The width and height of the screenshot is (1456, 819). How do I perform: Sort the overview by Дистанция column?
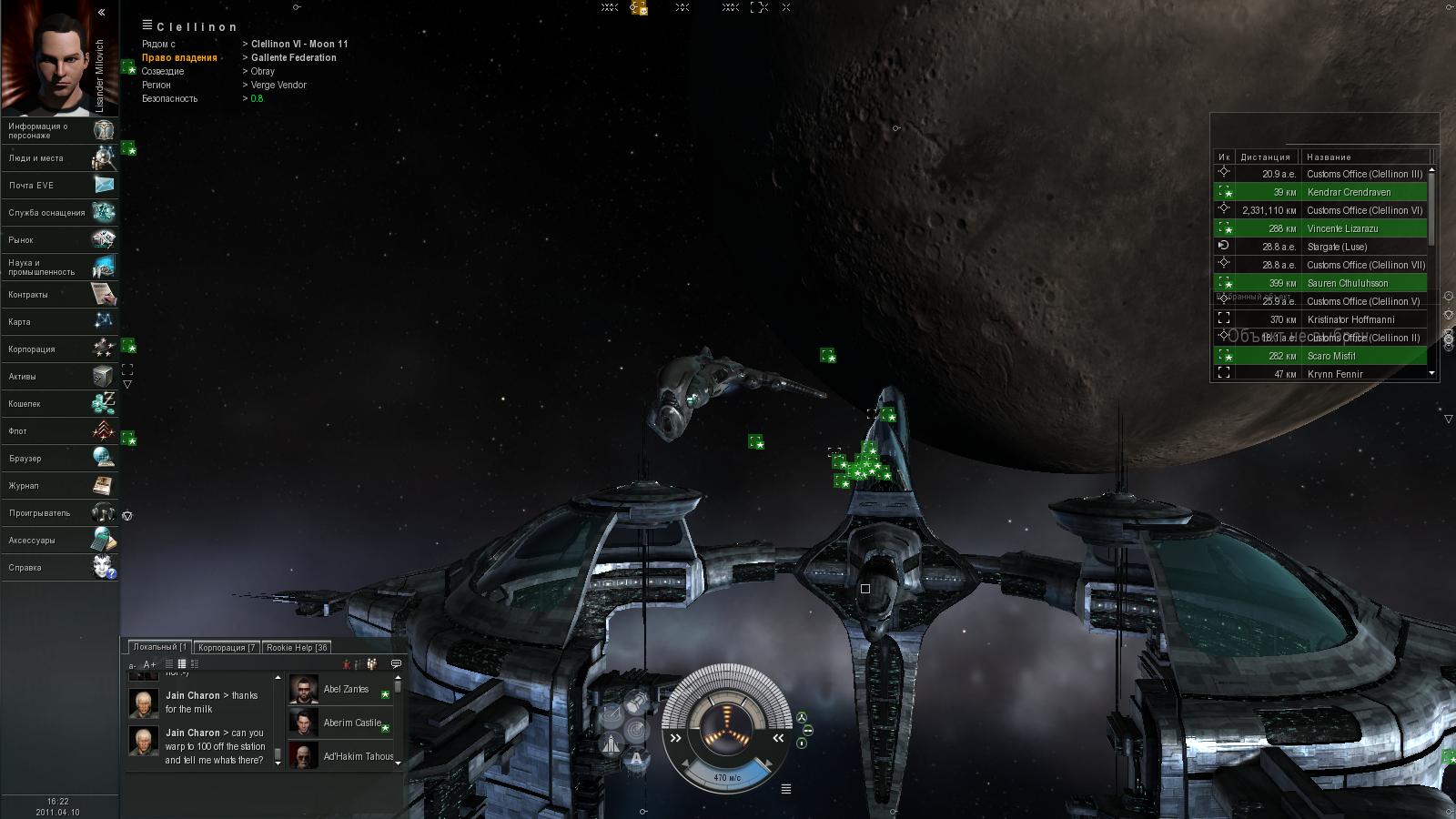1265,157
